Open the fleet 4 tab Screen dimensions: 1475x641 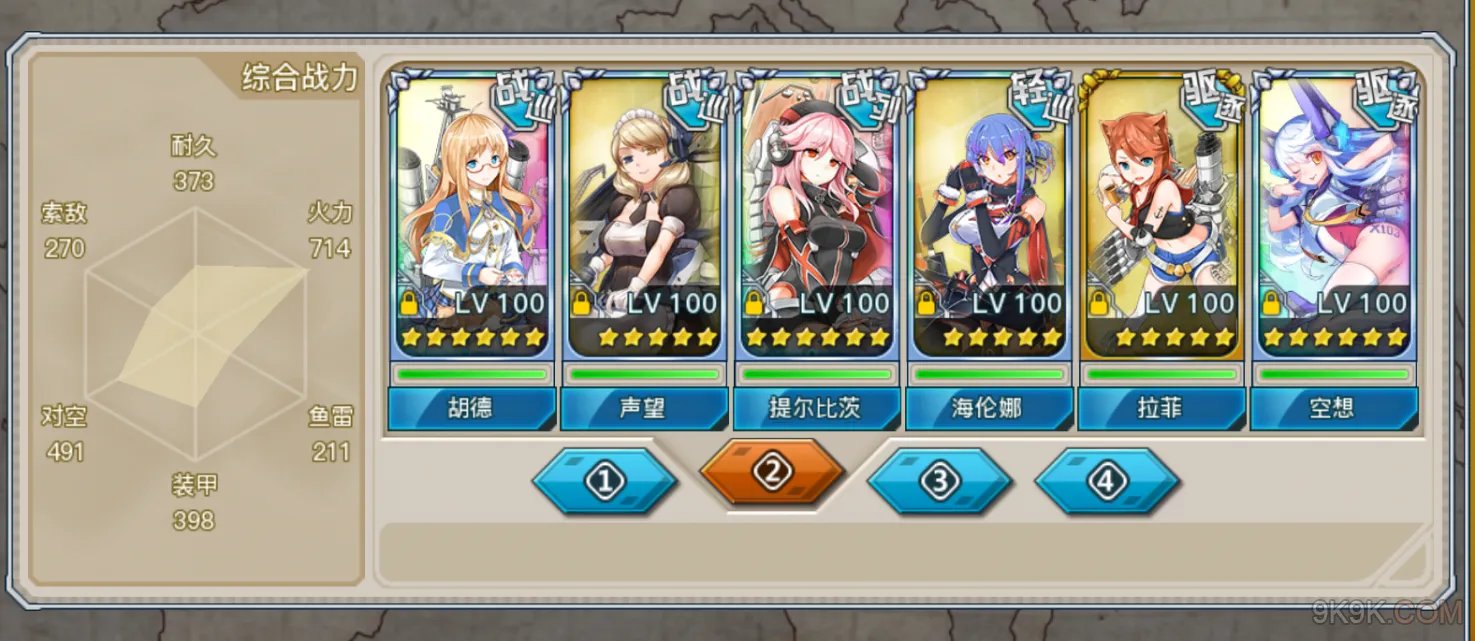(1106, 481)
